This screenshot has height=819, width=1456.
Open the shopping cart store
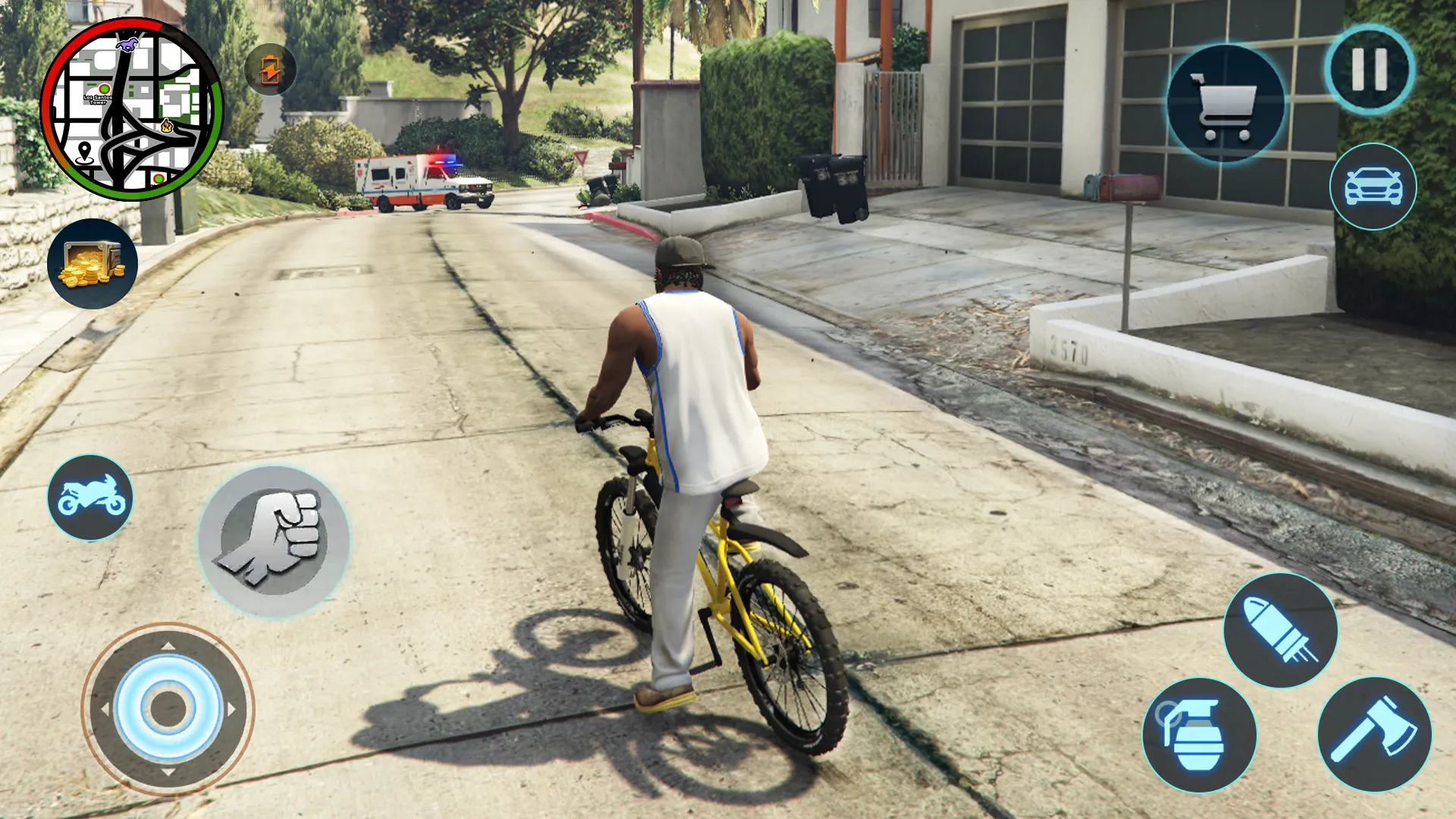[1225, 105]
